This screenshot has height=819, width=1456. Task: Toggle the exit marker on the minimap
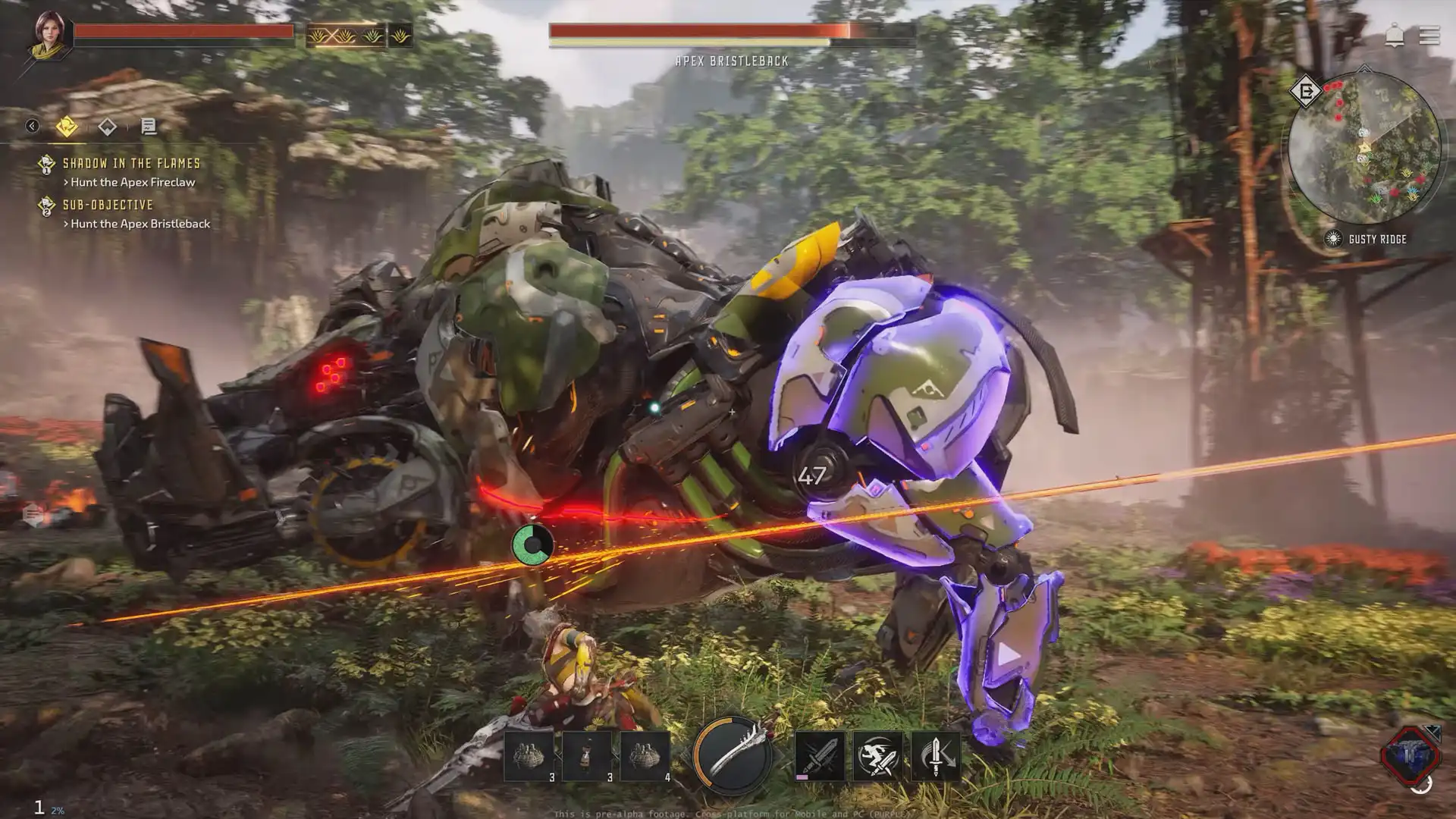click(1306, 90)
